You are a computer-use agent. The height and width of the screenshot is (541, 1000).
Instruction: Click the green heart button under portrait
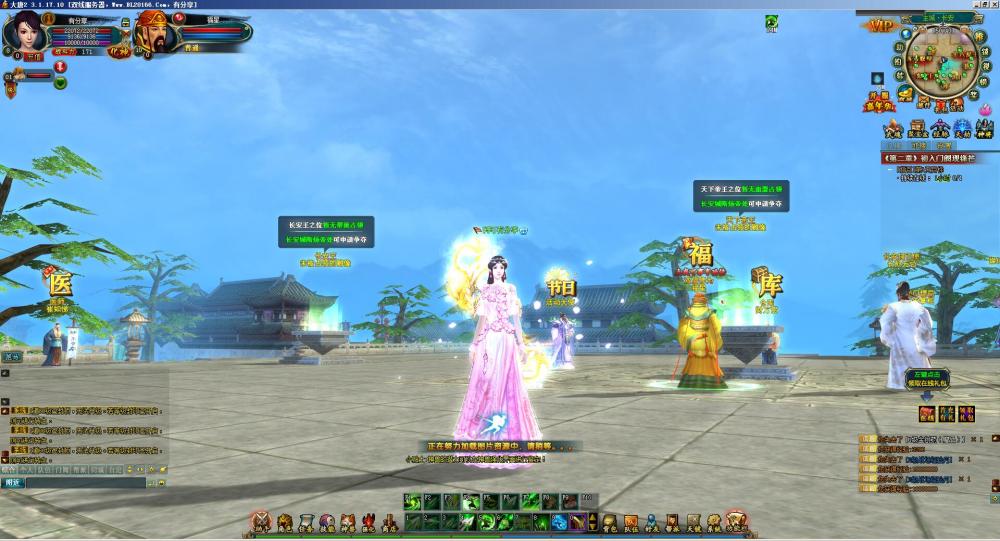point(60,83)
